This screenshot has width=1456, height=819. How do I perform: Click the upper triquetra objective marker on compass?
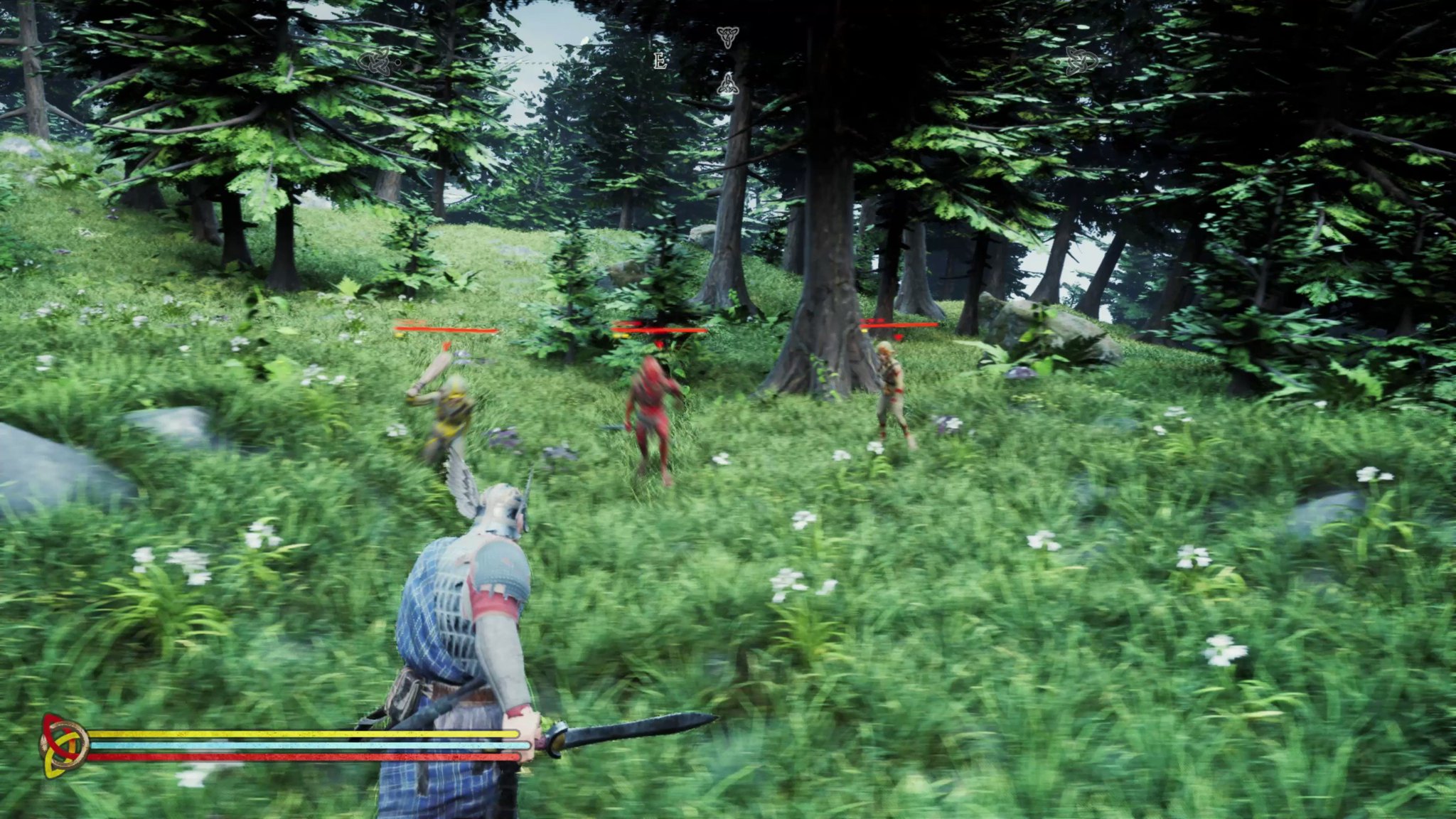pos(729,38)
